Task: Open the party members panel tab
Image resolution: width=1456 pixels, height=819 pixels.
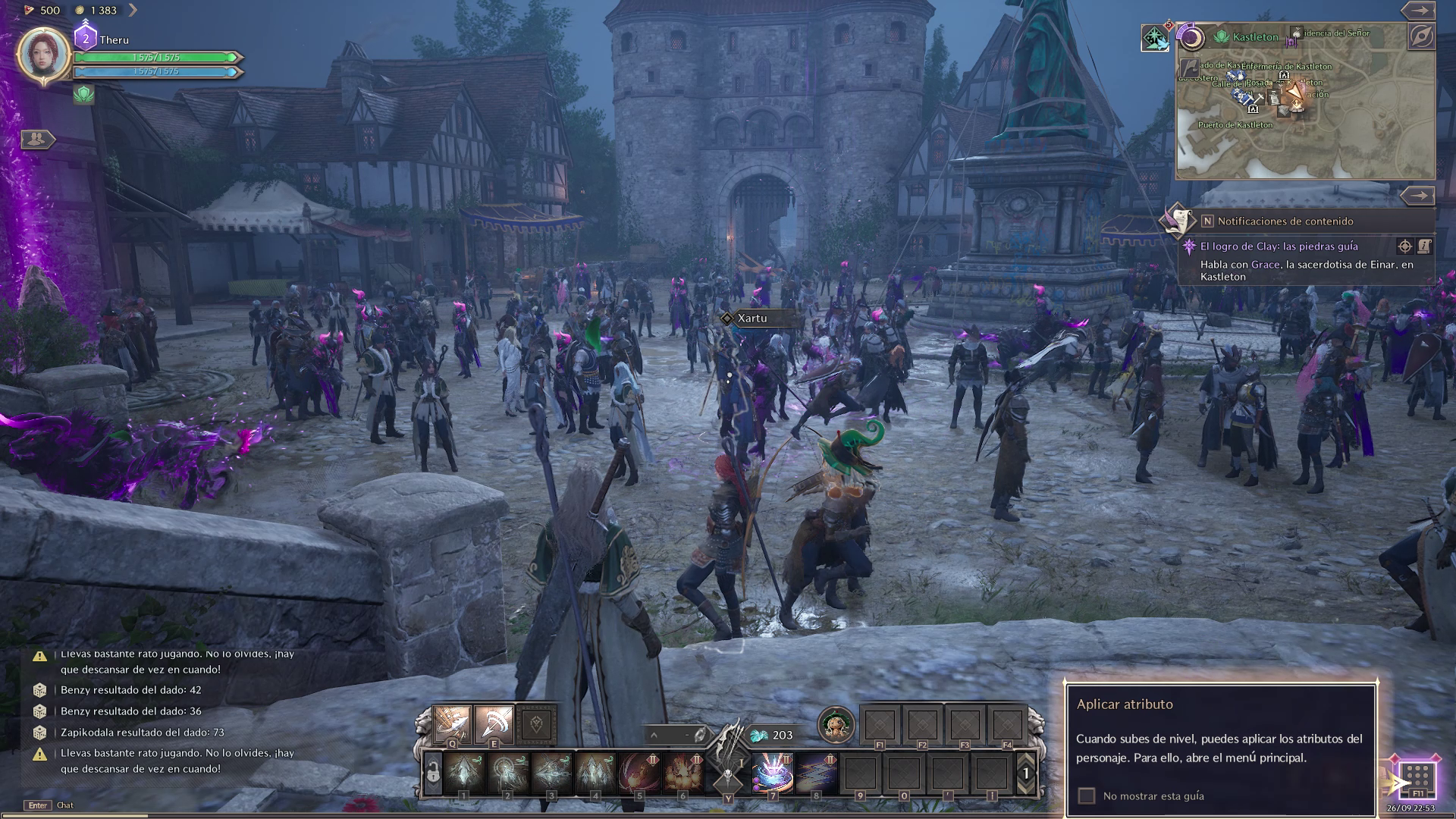Action: click(36, 139)
